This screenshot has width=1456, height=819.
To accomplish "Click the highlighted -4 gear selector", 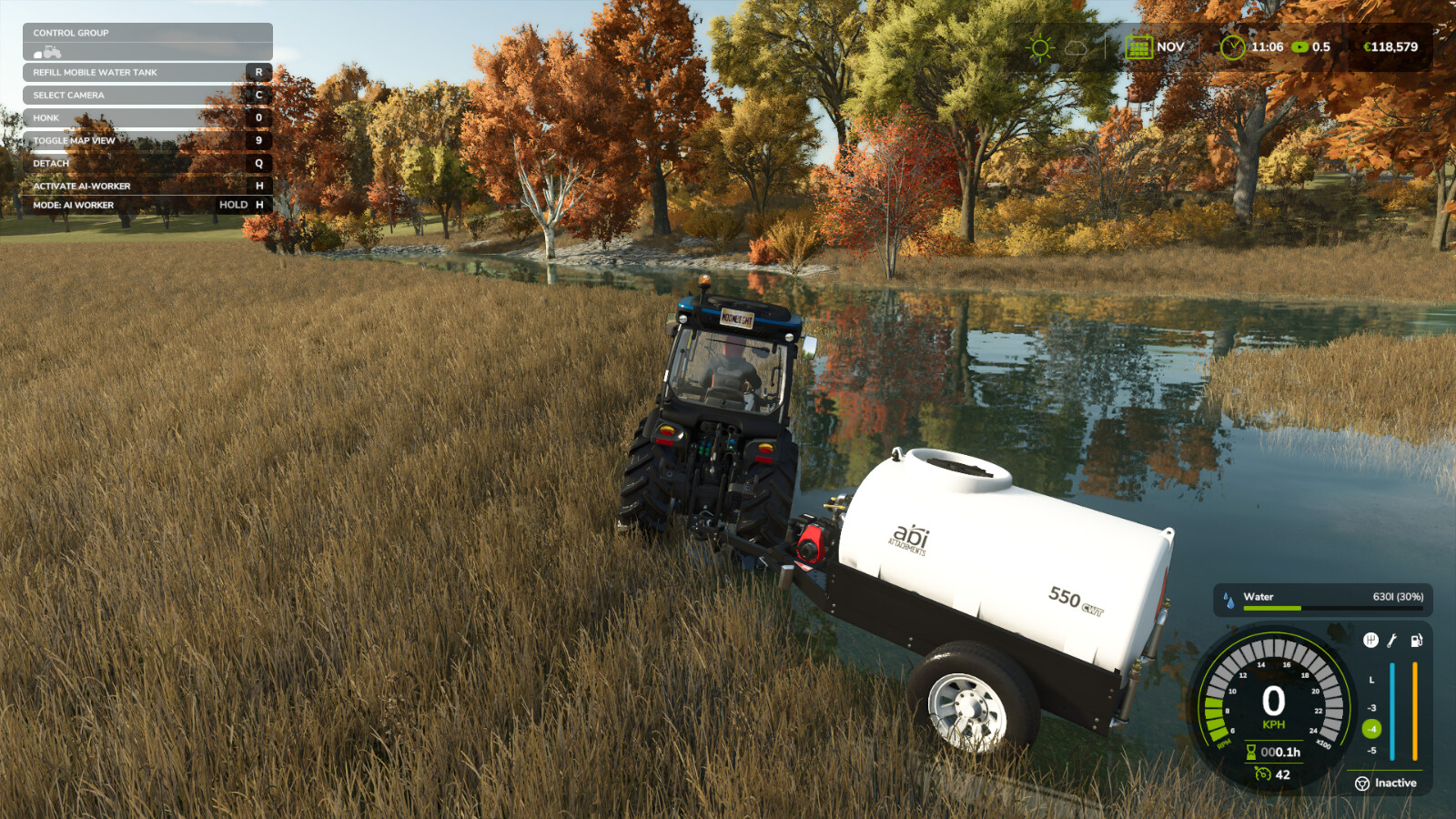I will (x=1371, y=728).
